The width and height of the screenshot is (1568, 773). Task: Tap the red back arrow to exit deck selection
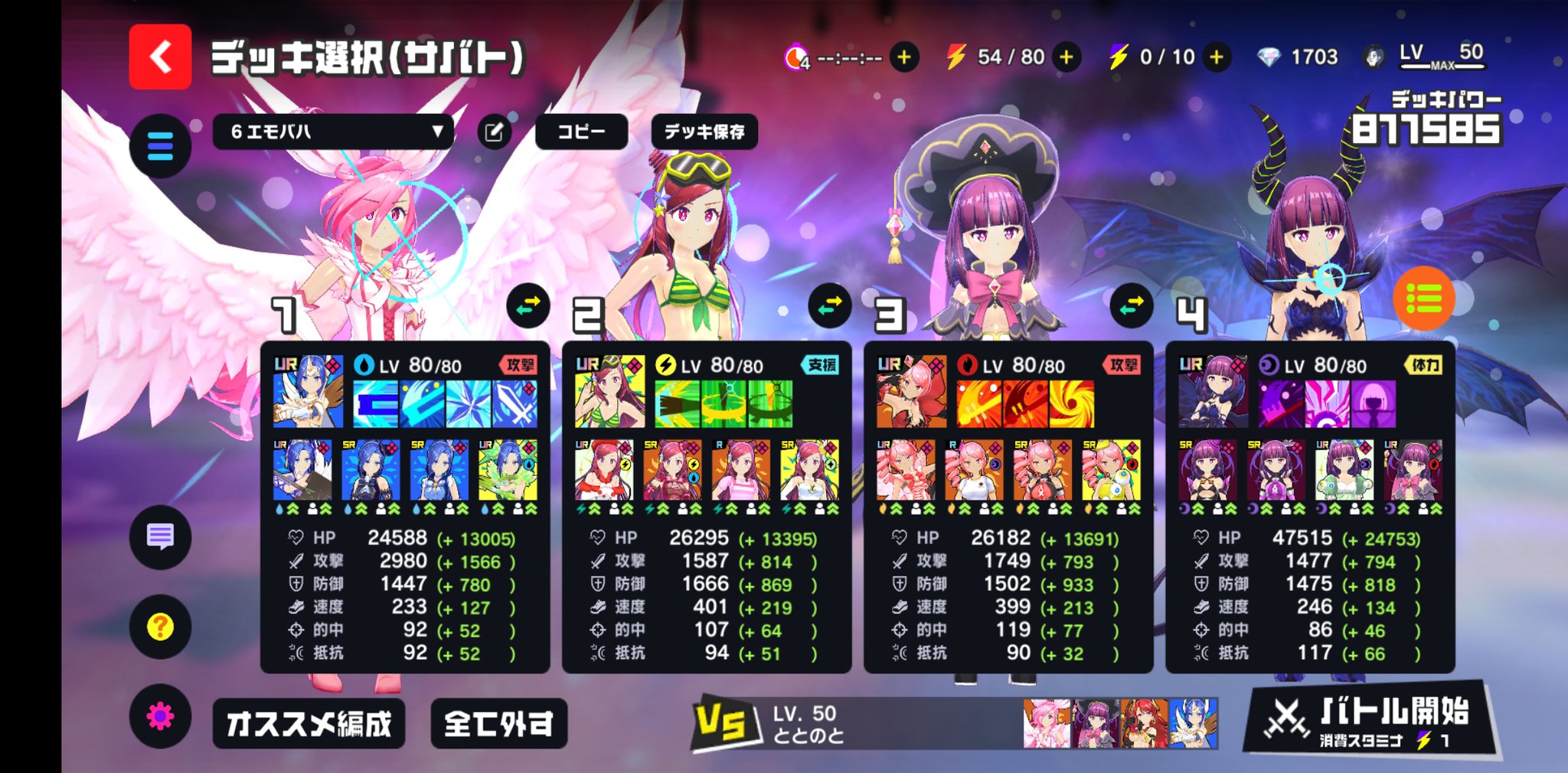pyautogui.click(x=160, y=56)
